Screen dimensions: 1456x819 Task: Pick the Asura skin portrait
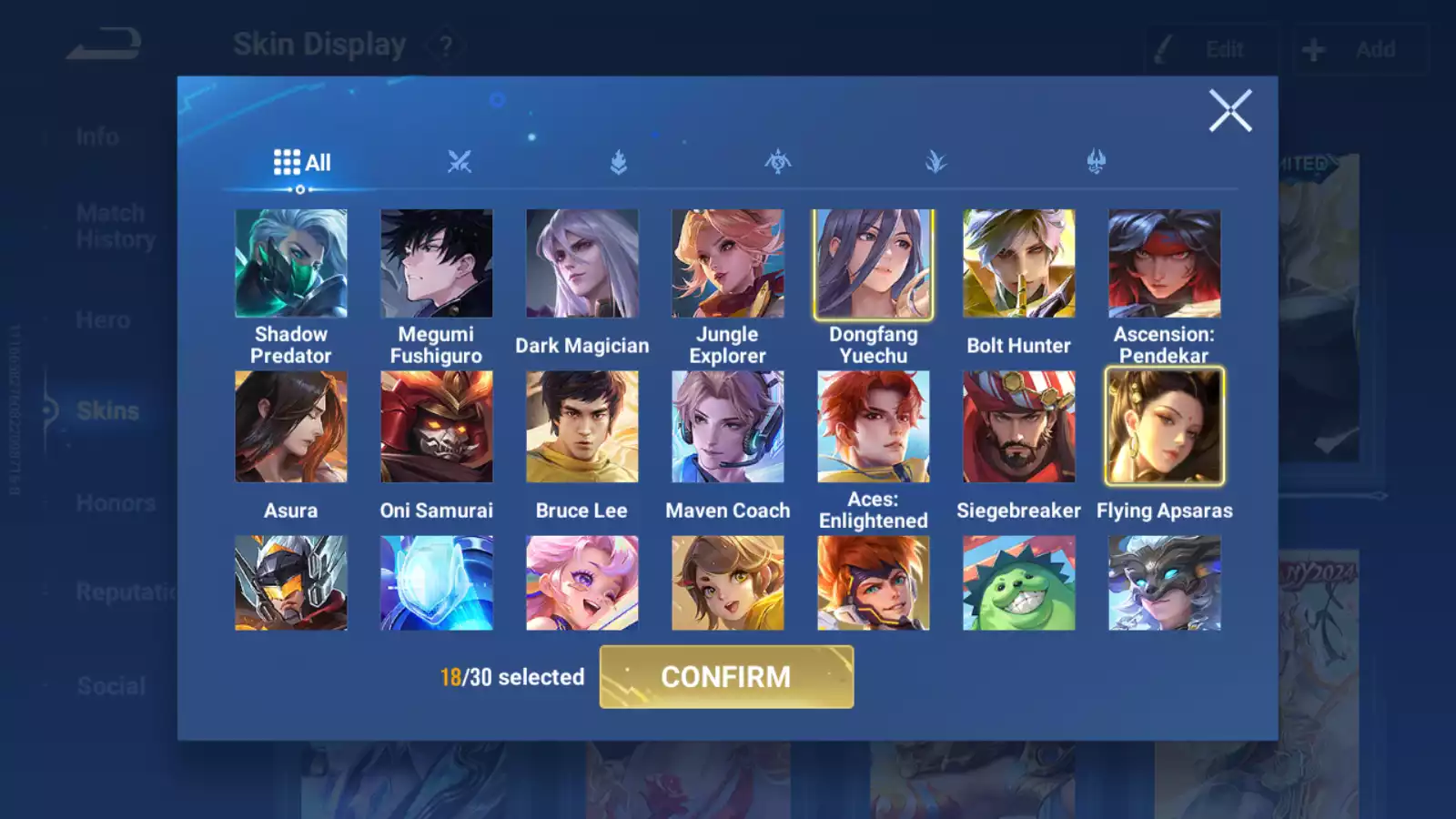(x=291, y=427)
